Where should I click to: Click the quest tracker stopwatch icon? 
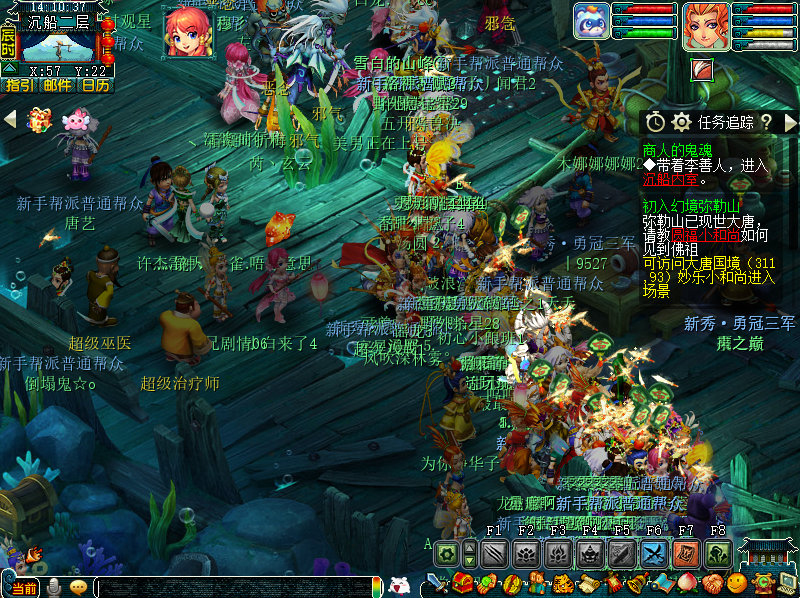(655, 122)
